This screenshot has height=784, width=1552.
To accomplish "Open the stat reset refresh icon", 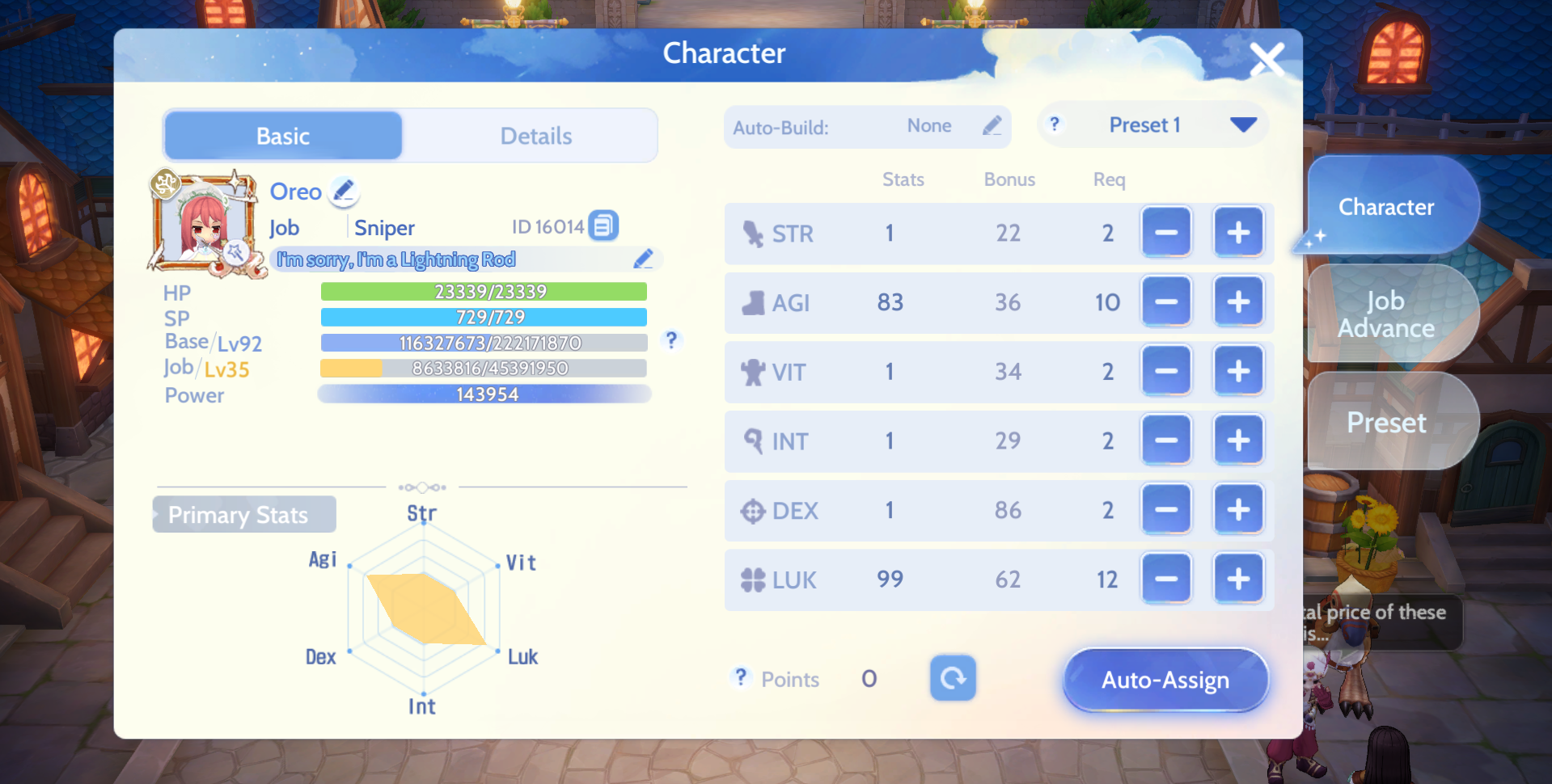I will click(x=953, y=679).
